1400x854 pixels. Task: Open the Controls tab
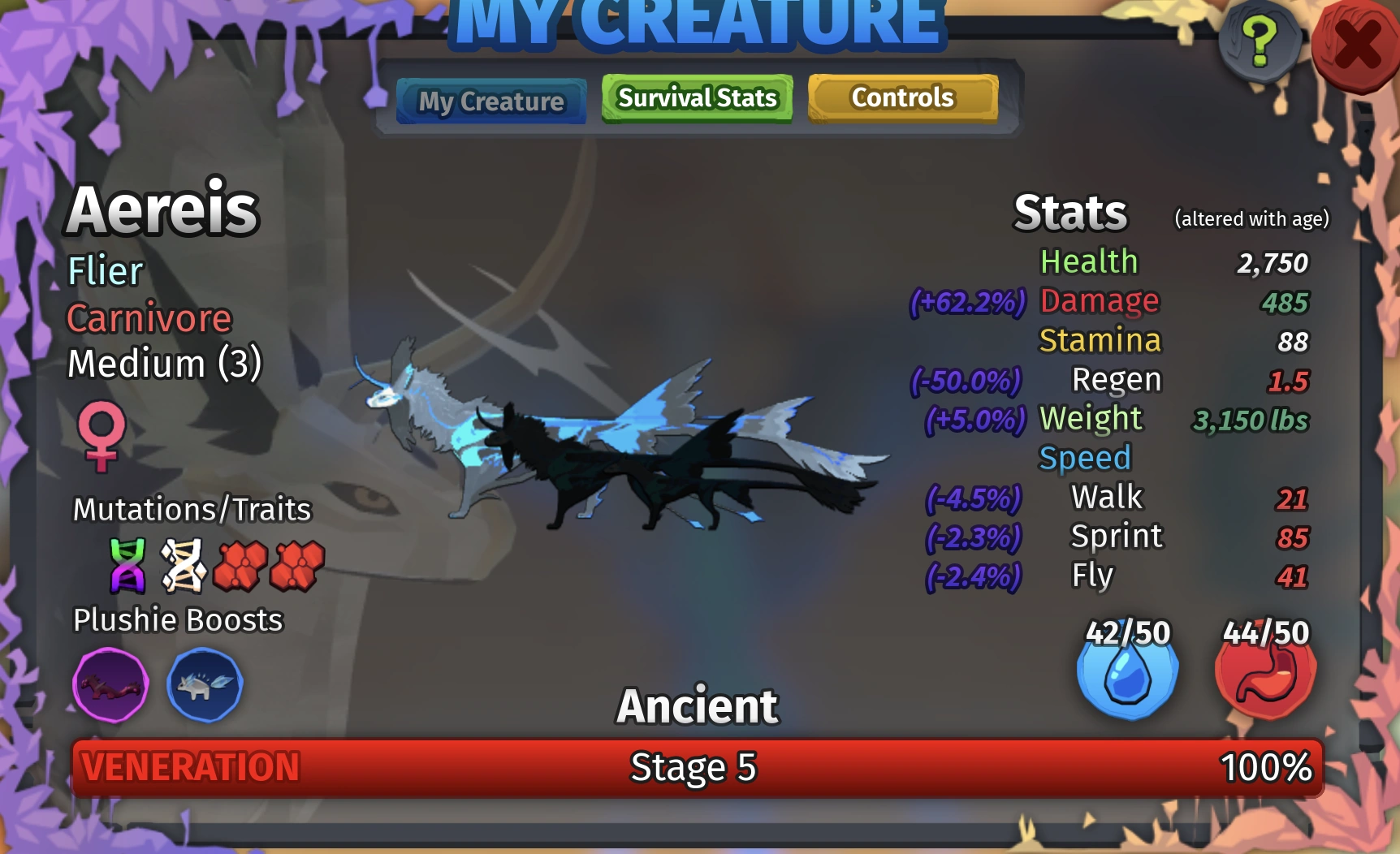click(x=901, y=97)
